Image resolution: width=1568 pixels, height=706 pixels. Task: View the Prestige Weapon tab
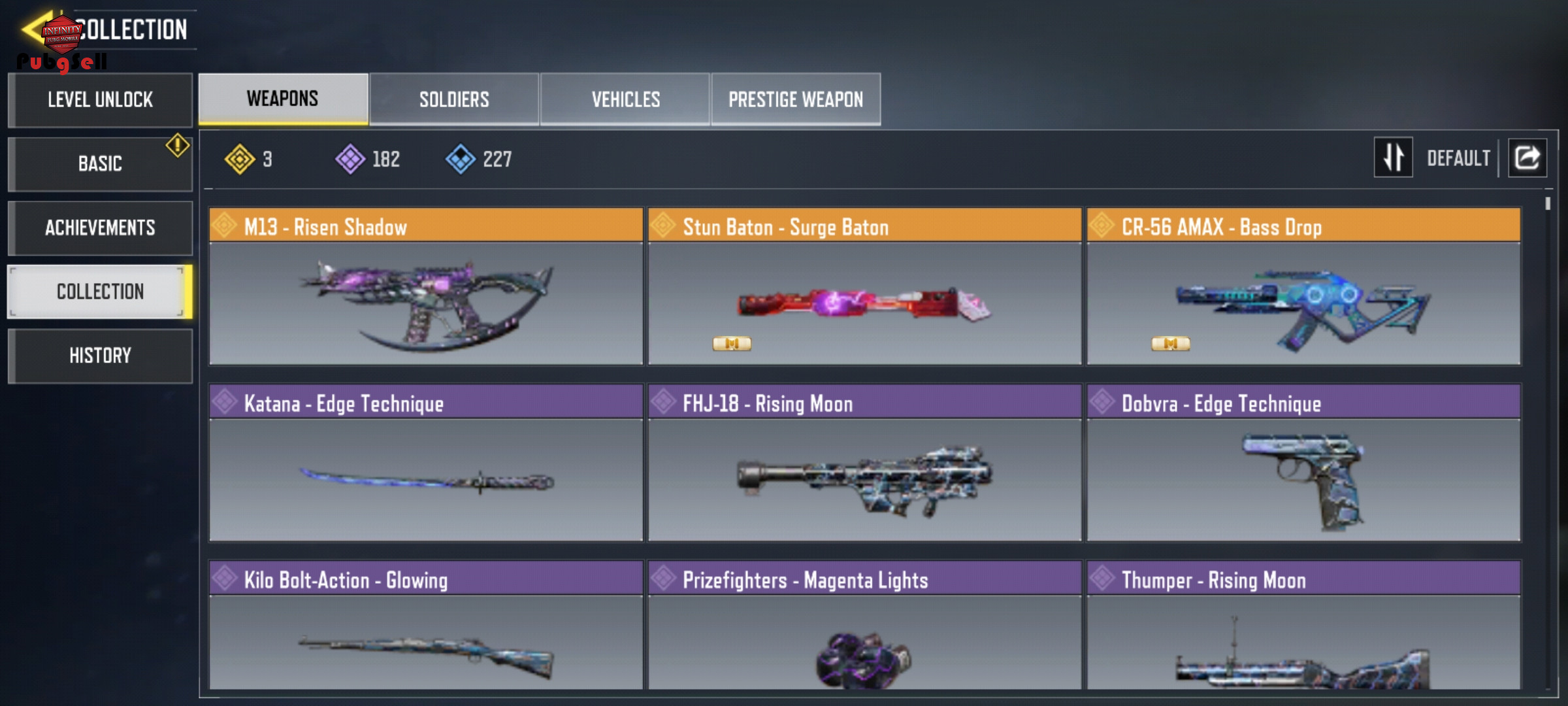coord(796,99)
